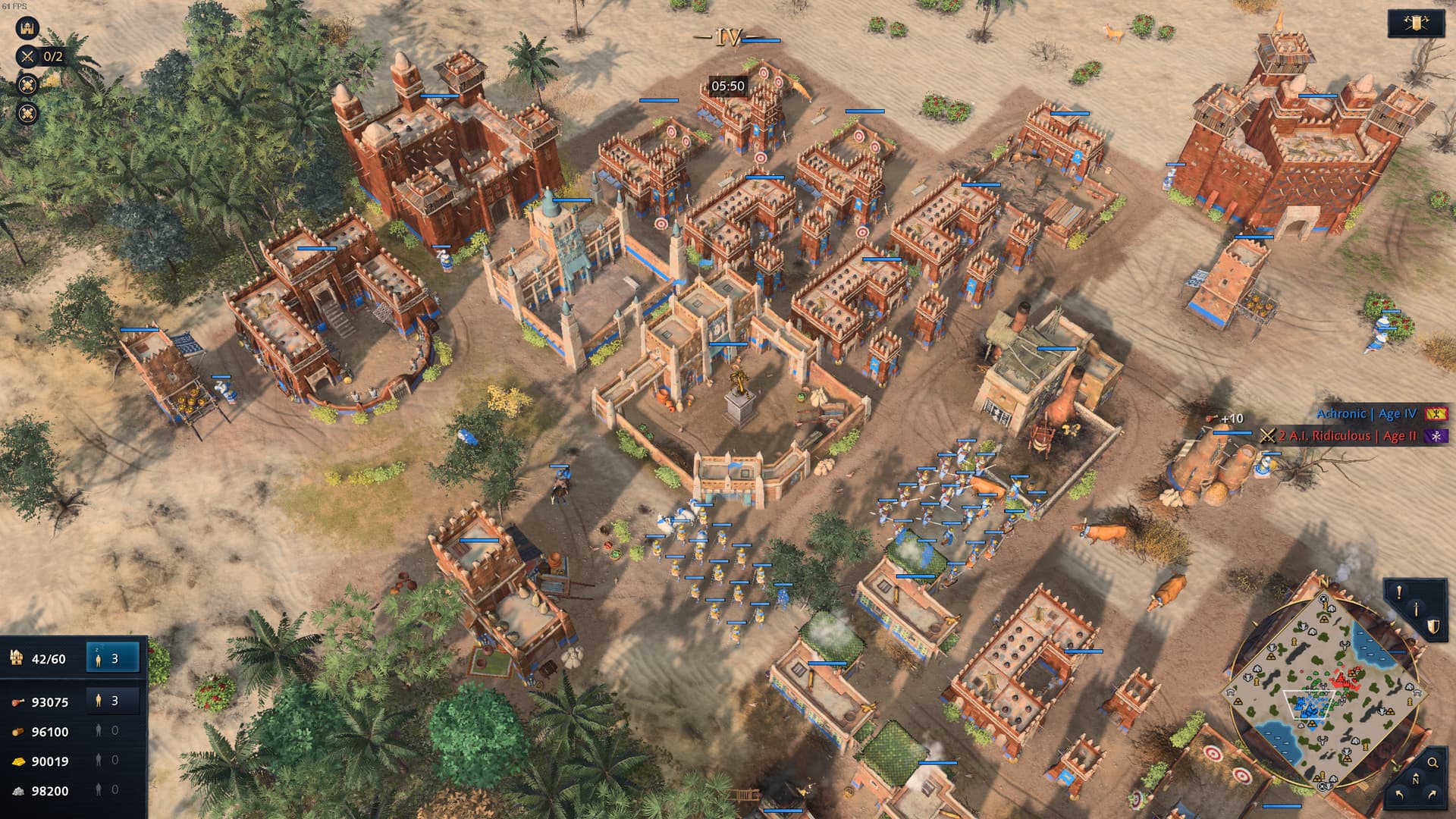Screen dimensions: 1456x819
Task: Click the upper tribute resources icon
Action: tap(27, 86)
